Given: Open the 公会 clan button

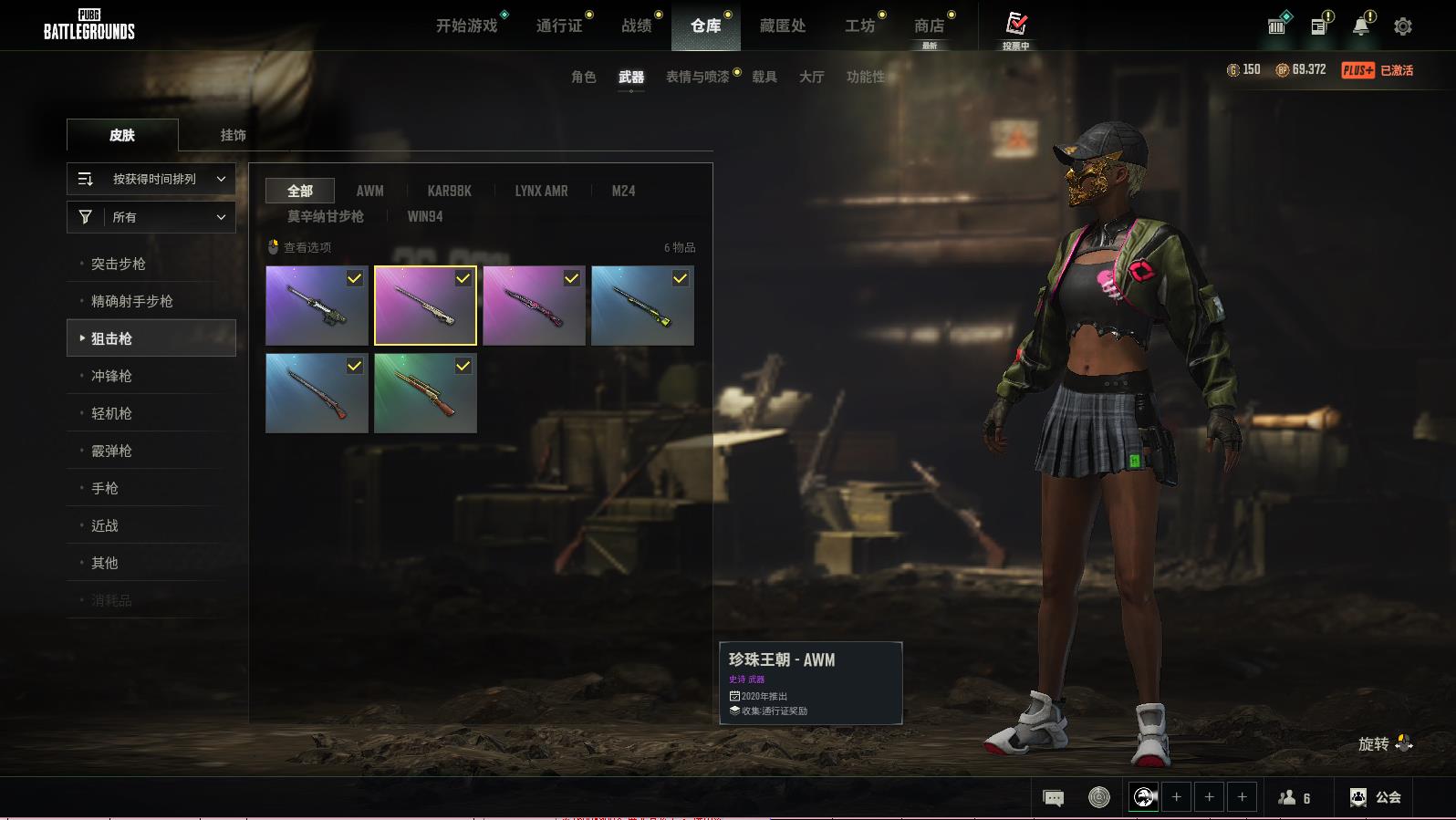Looking at the screenshot, I should (1376, 797).
